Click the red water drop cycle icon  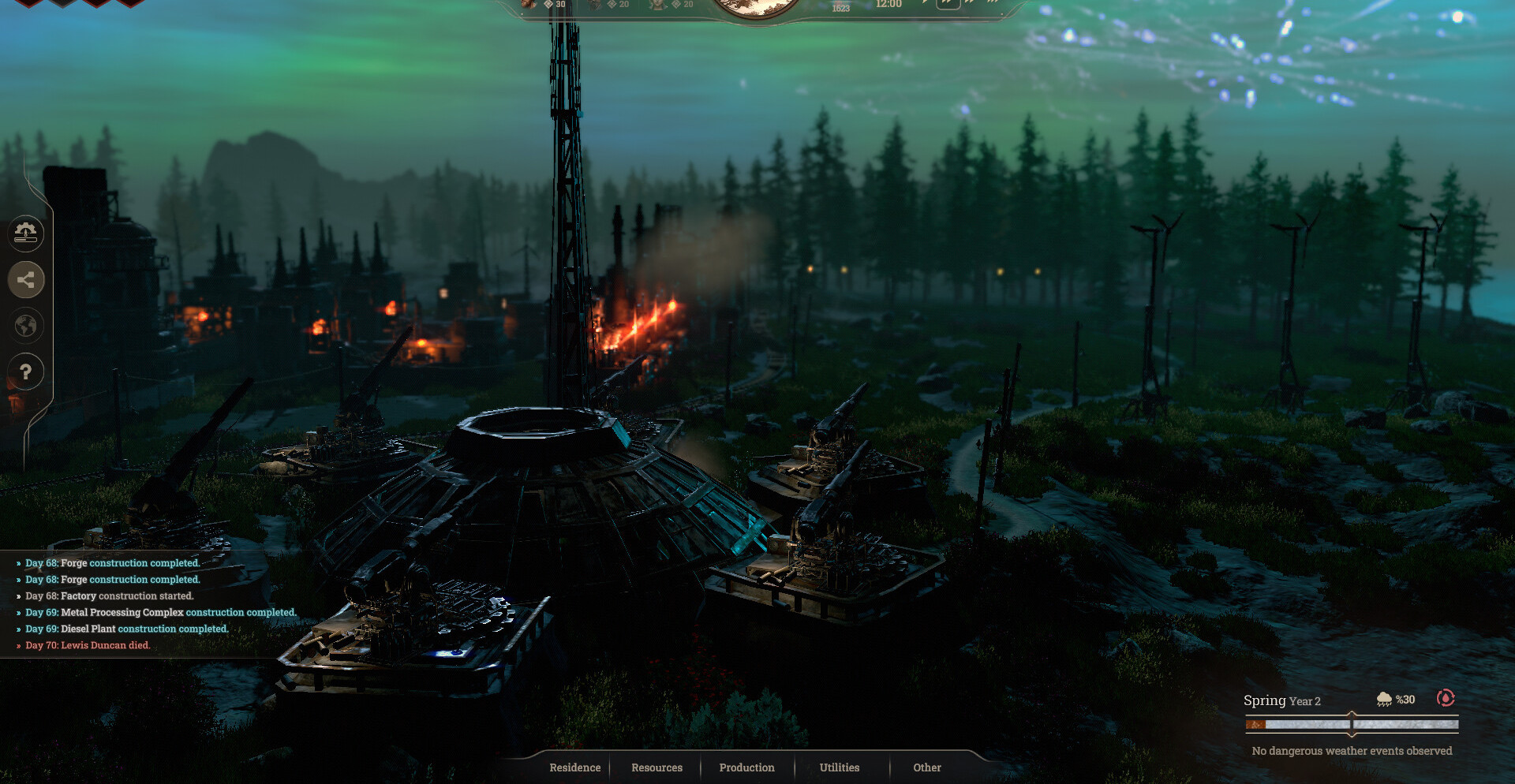coord(1446,698)
